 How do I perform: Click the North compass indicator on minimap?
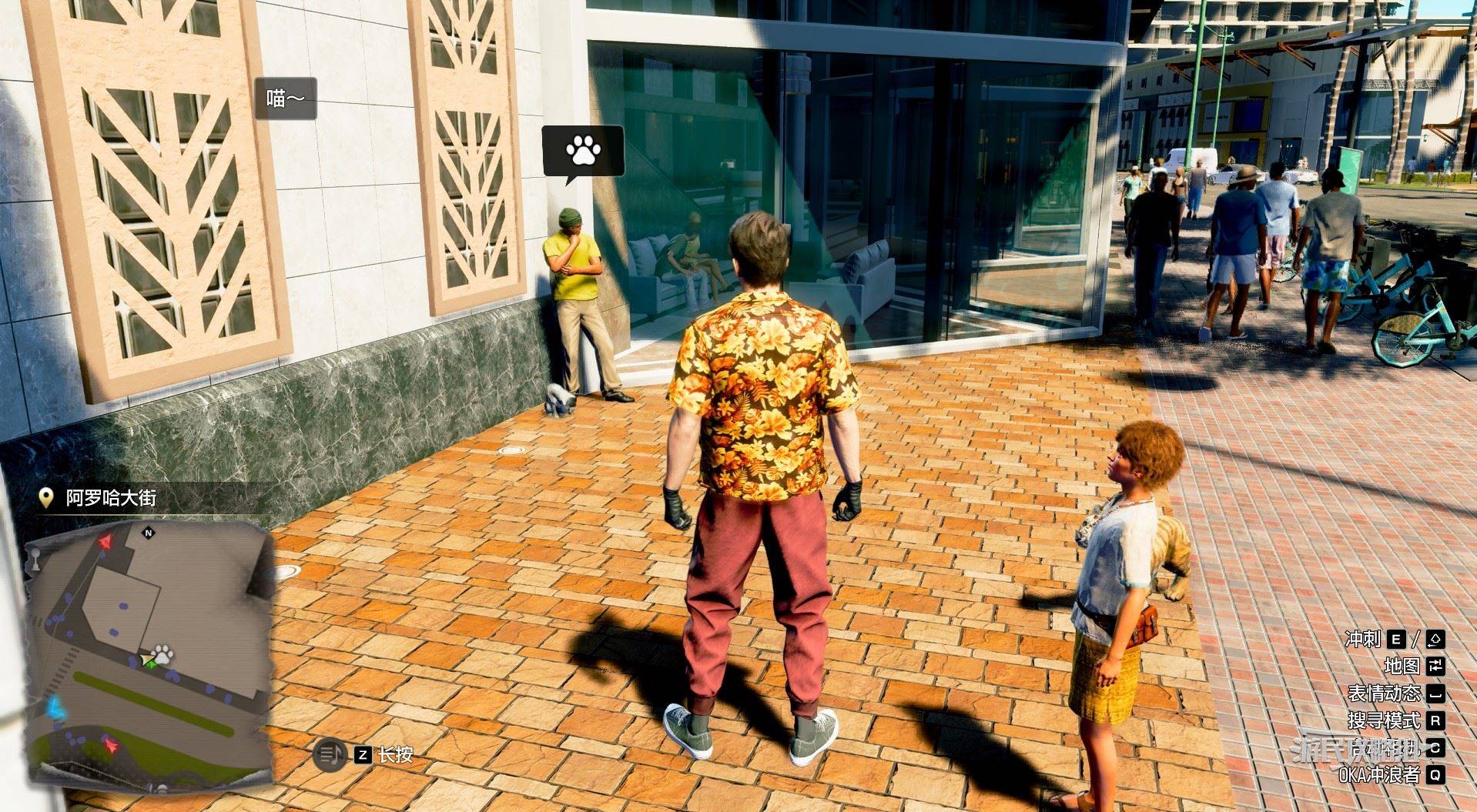click(149, 532)
